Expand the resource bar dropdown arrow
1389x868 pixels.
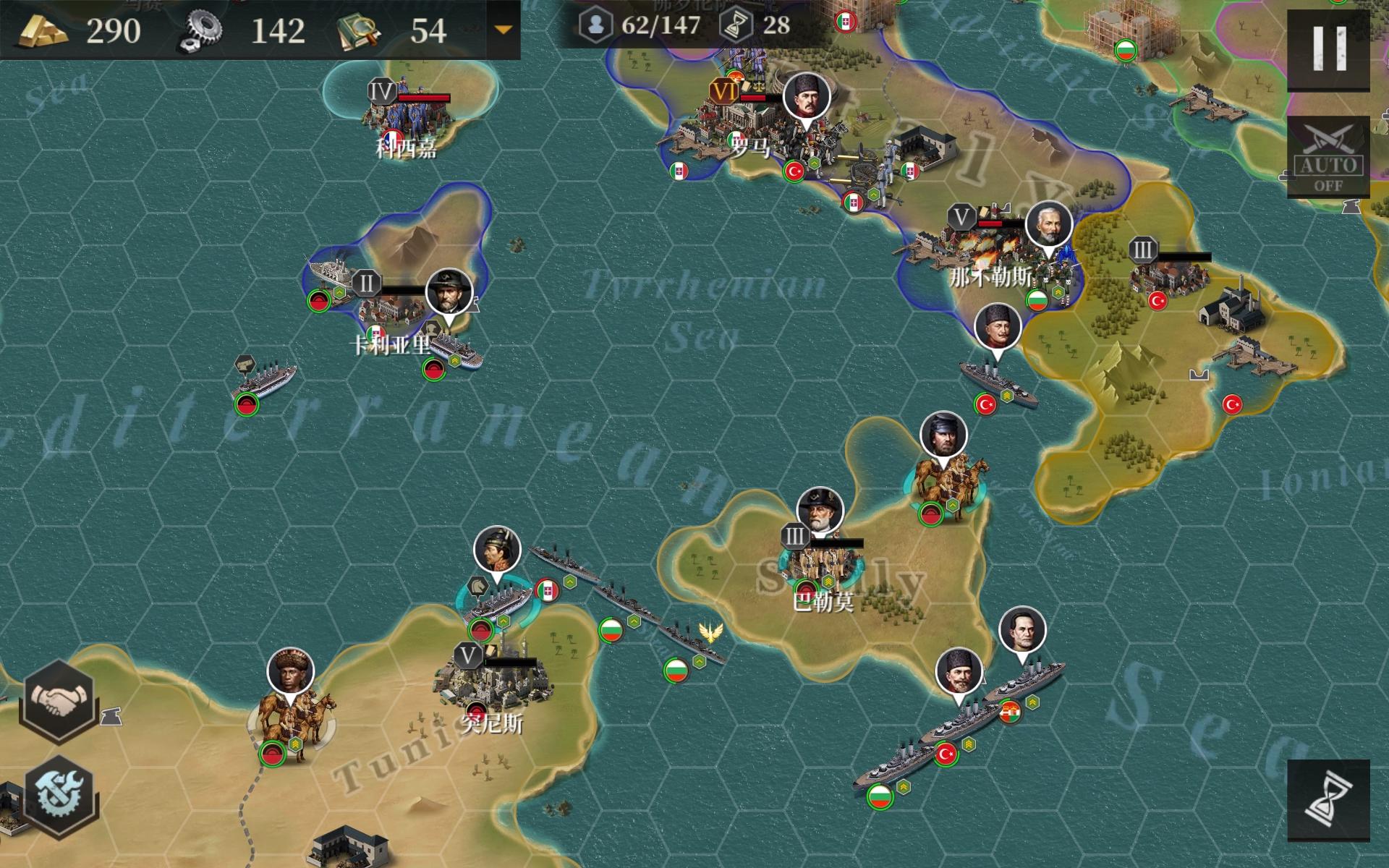(503, 30)
